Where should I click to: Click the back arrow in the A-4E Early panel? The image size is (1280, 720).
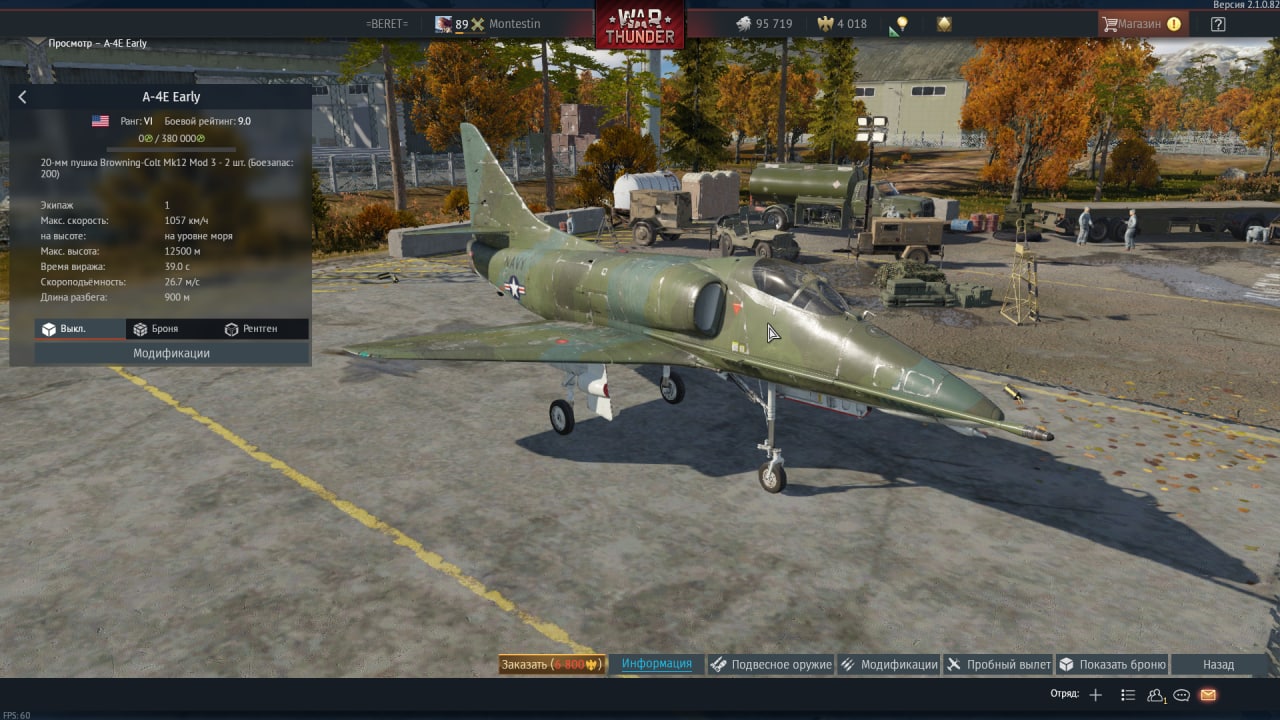[x=23, y=97]
